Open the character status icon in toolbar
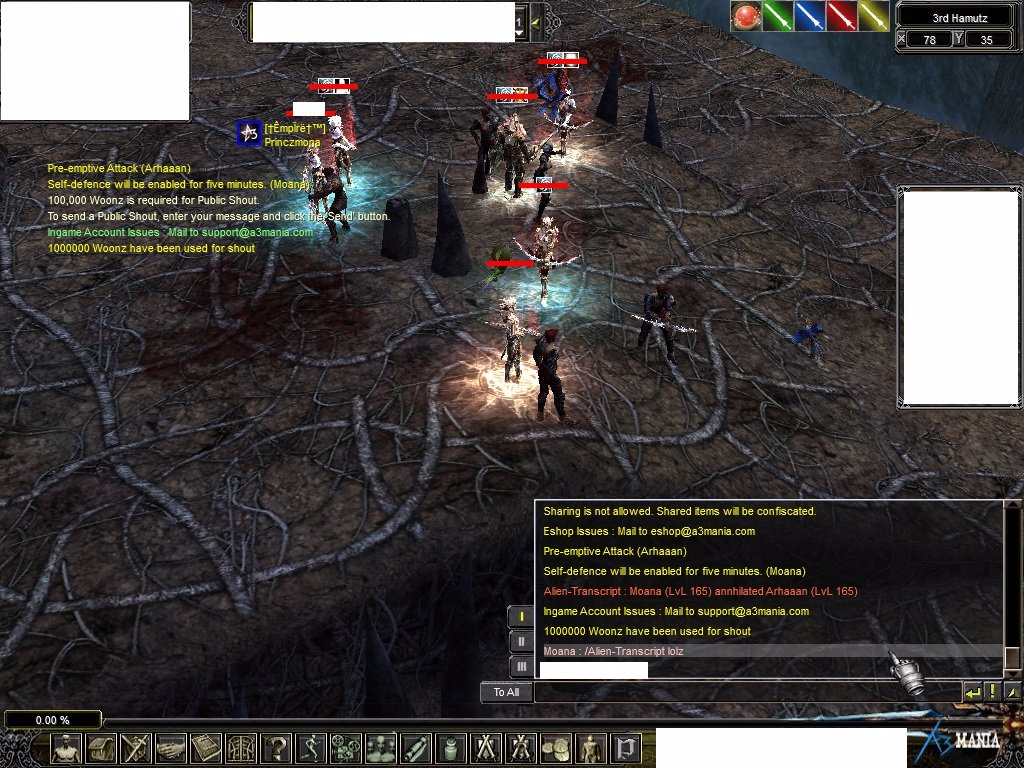Viewport: 1024px width, 768px height. click(x=66, y=748)
